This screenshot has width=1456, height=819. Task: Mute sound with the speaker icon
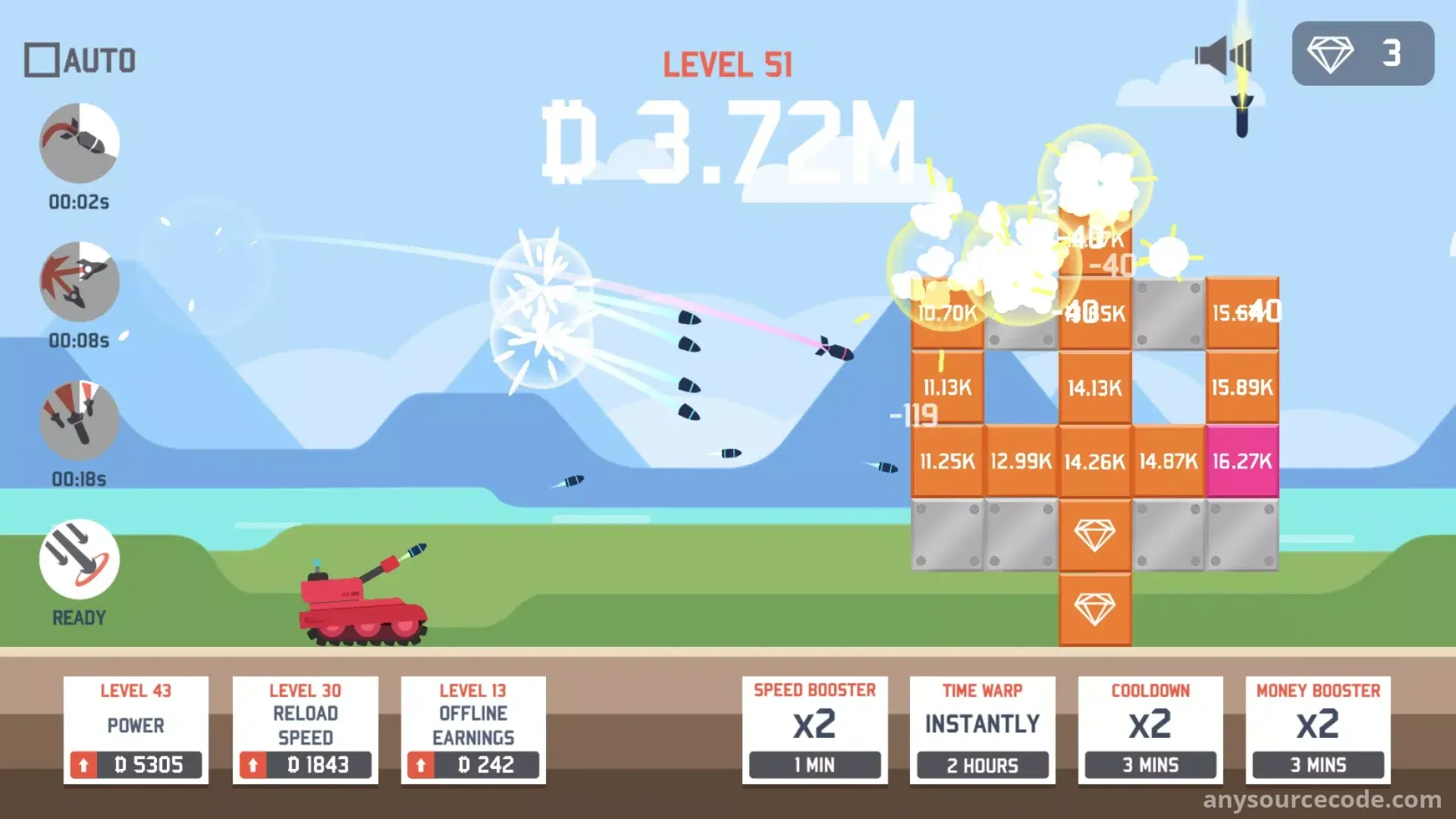(1222, 55)
